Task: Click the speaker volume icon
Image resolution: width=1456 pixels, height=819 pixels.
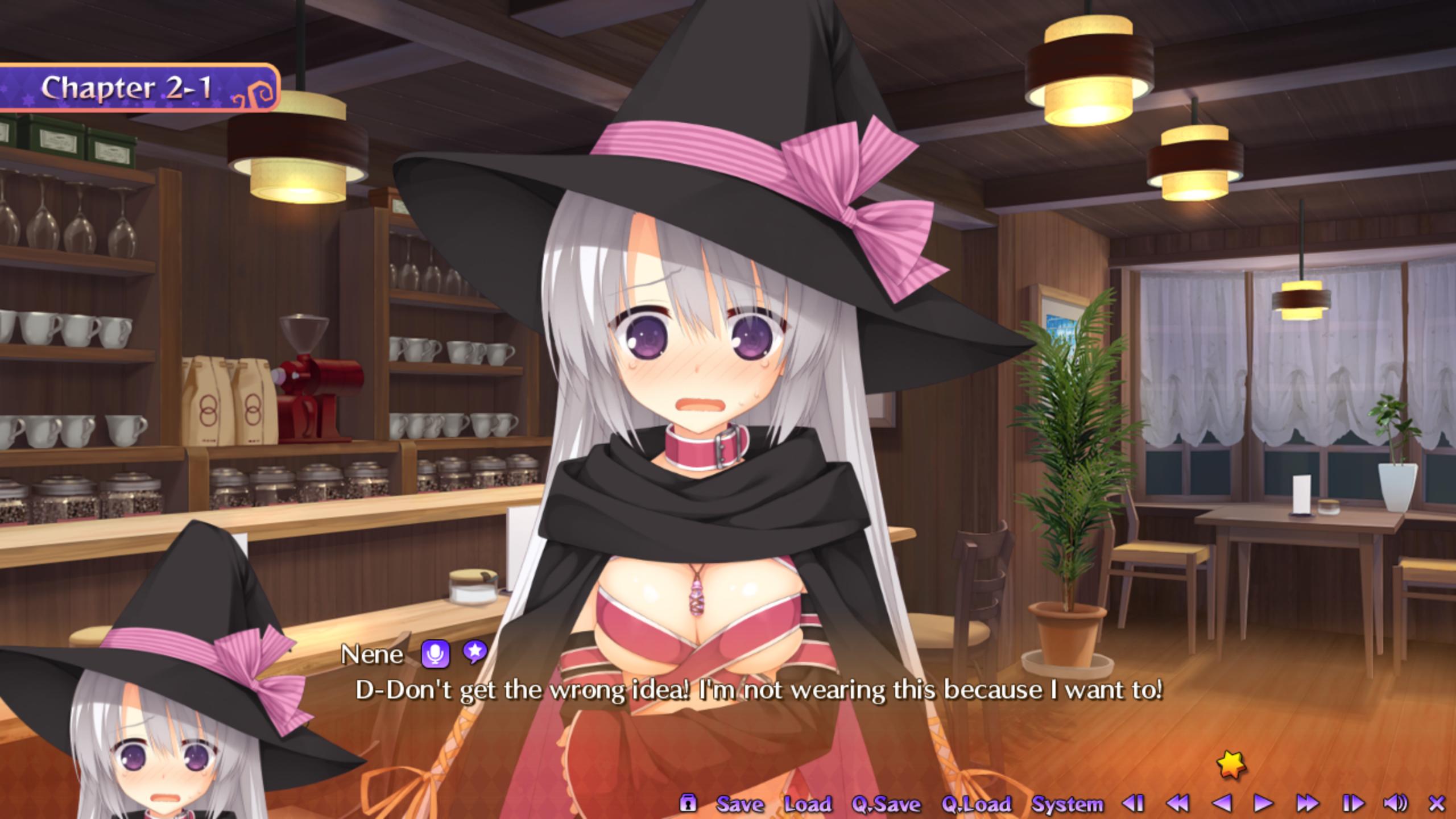Action: click(1395, 803)
